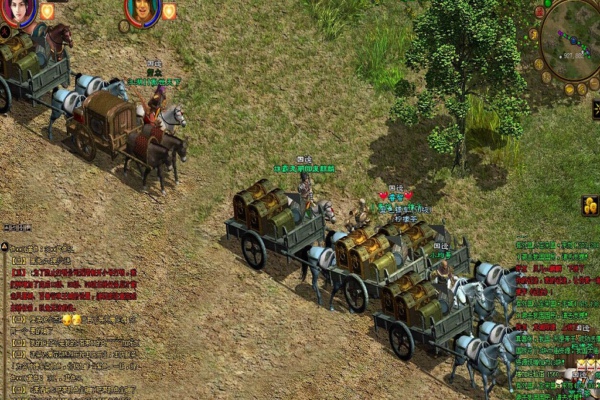Click the shield buff icon beside target portrait
This screenshot has height=400, width=600.
[x=169, y=11]
